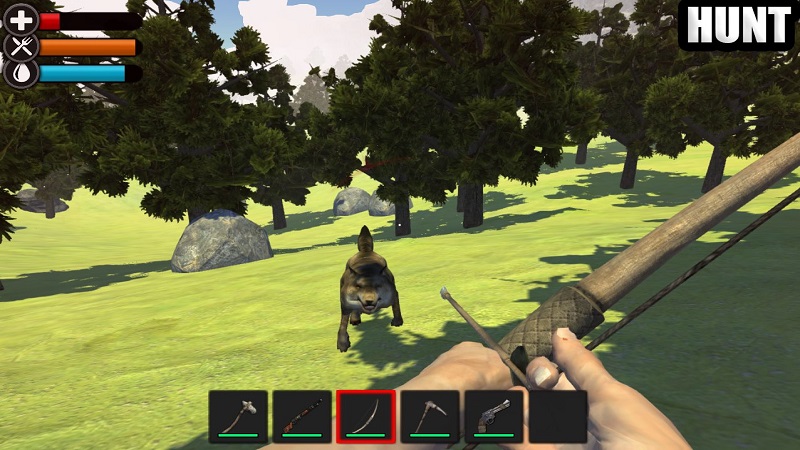Screen dimensions: 800x450
Task: Equip the rifle from the hotbar
Action: [x=302, y=416]
